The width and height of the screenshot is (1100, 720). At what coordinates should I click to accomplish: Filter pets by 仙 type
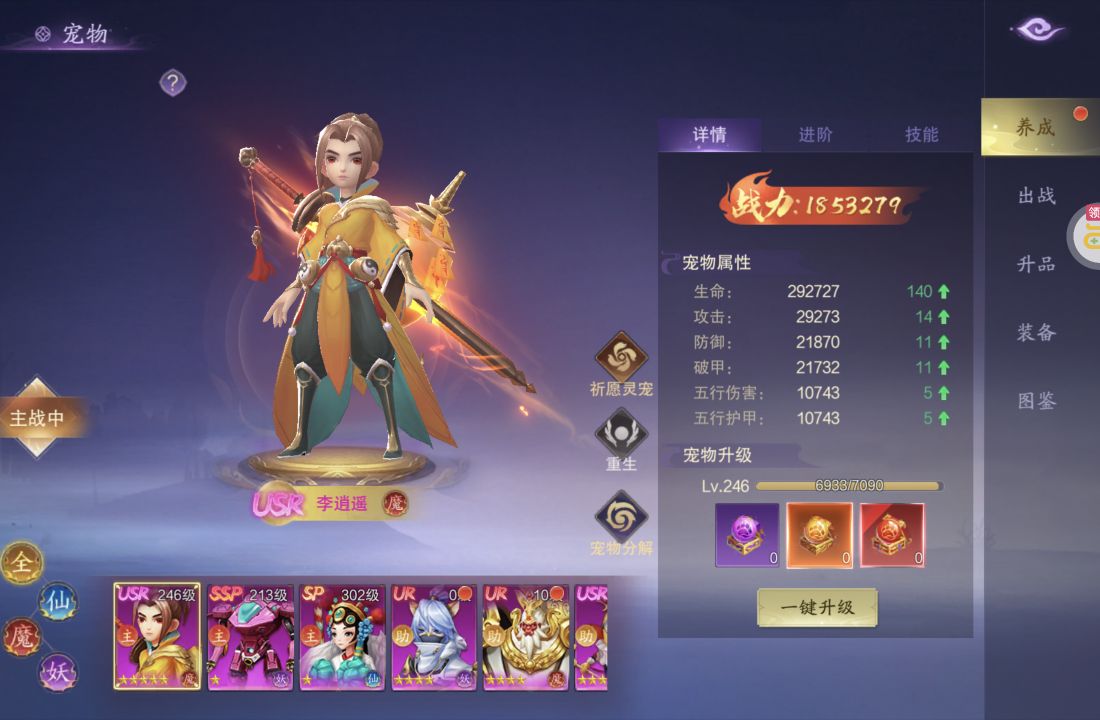56,601
